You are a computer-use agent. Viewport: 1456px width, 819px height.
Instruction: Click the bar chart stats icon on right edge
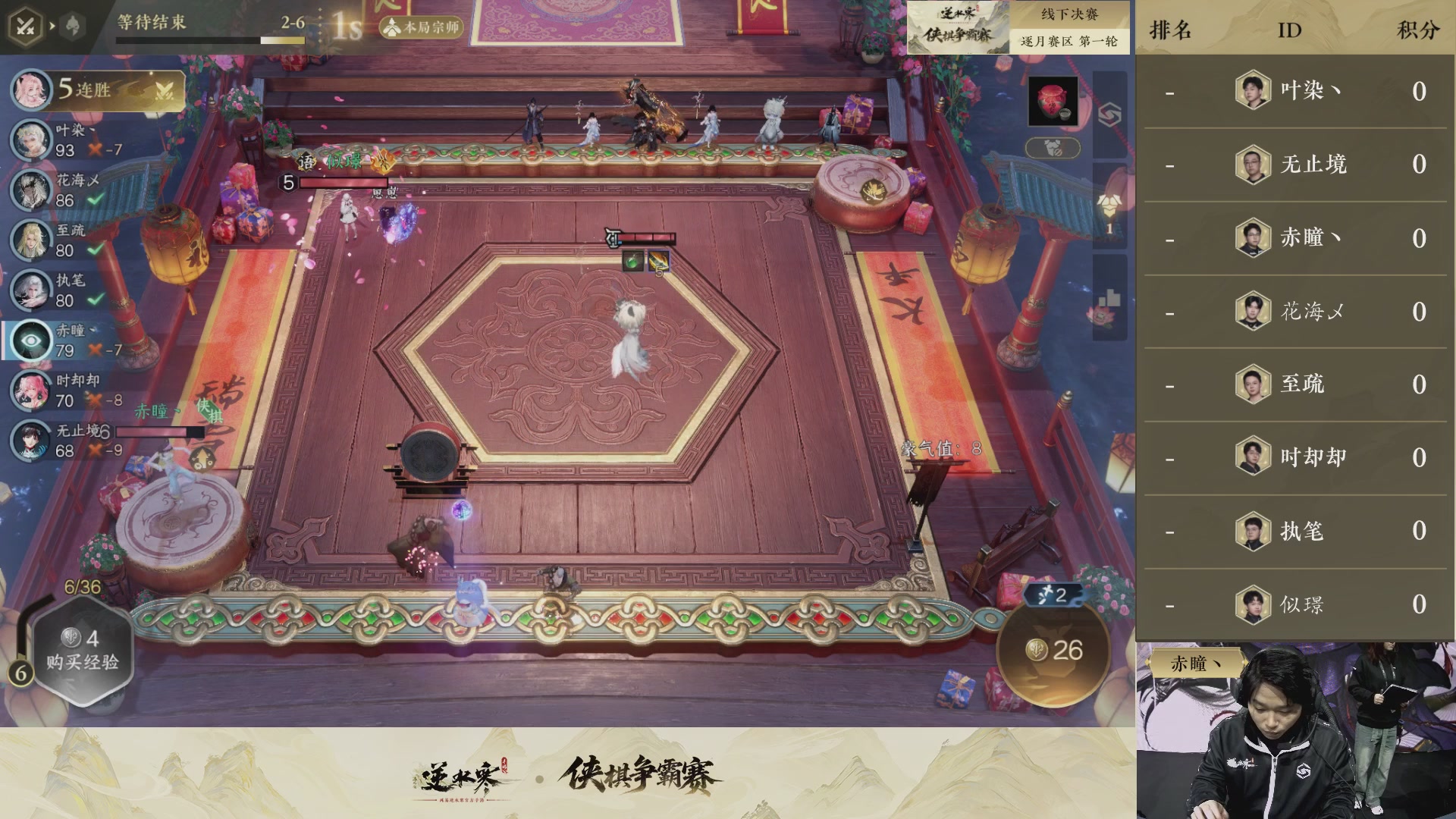1109,297
